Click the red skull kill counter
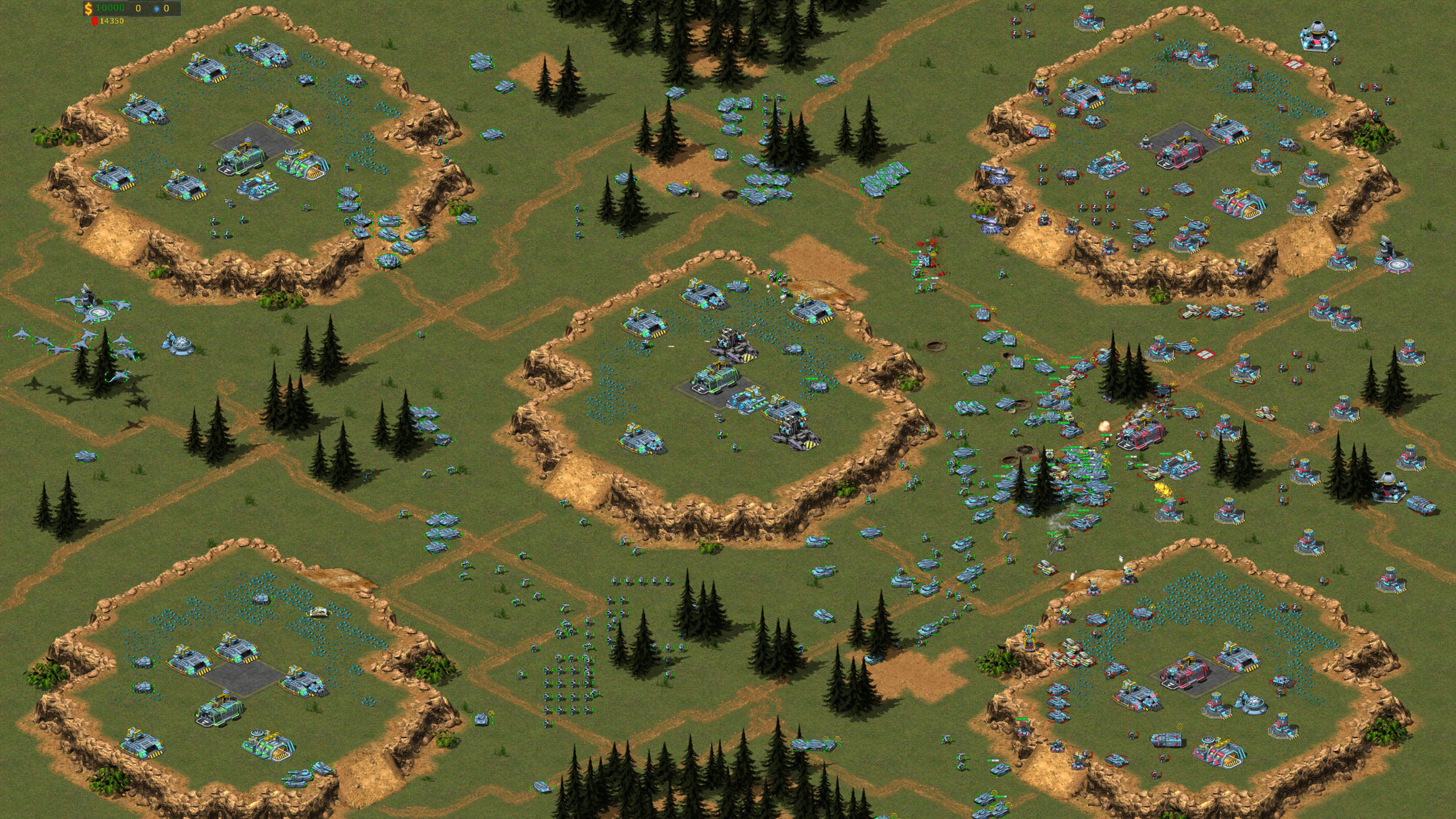 click(x=94, y=22)
